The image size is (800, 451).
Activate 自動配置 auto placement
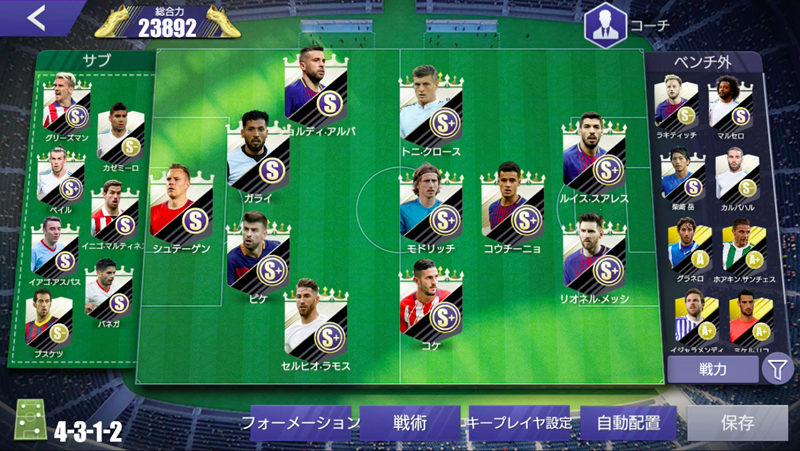click(x=630, y=422)
